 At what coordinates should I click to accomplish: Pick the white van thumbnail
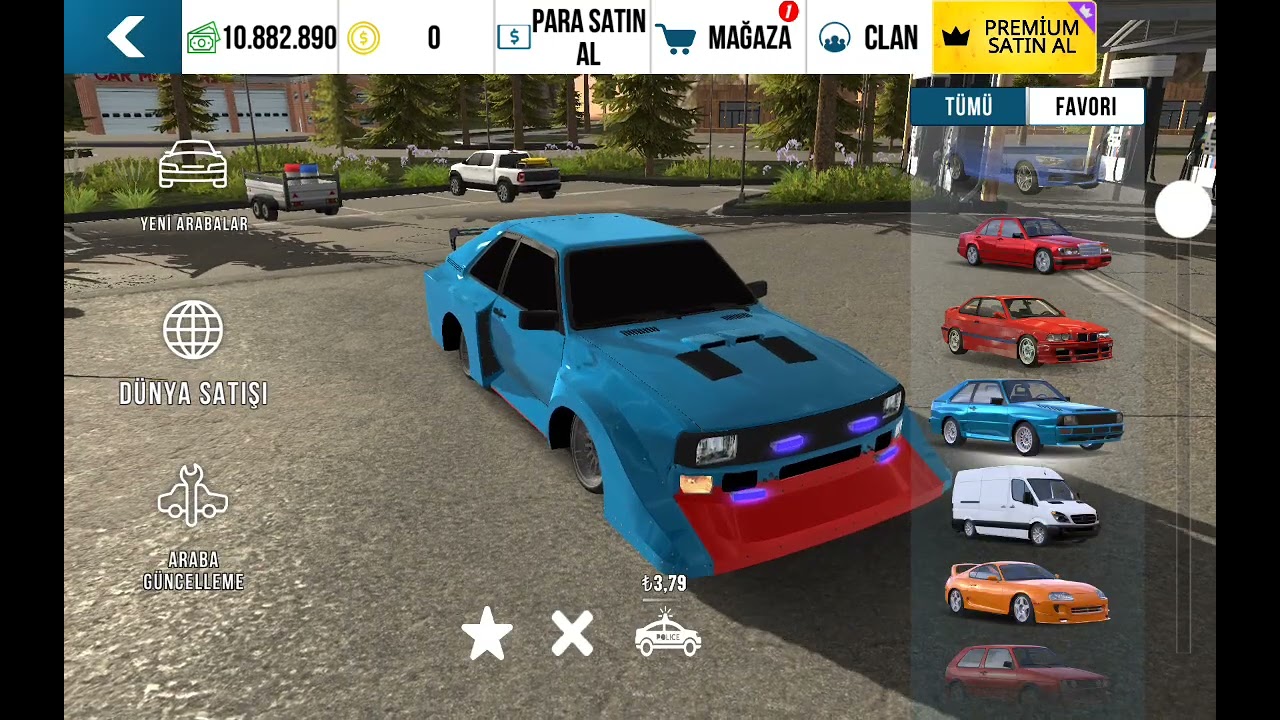point(1024,504)
